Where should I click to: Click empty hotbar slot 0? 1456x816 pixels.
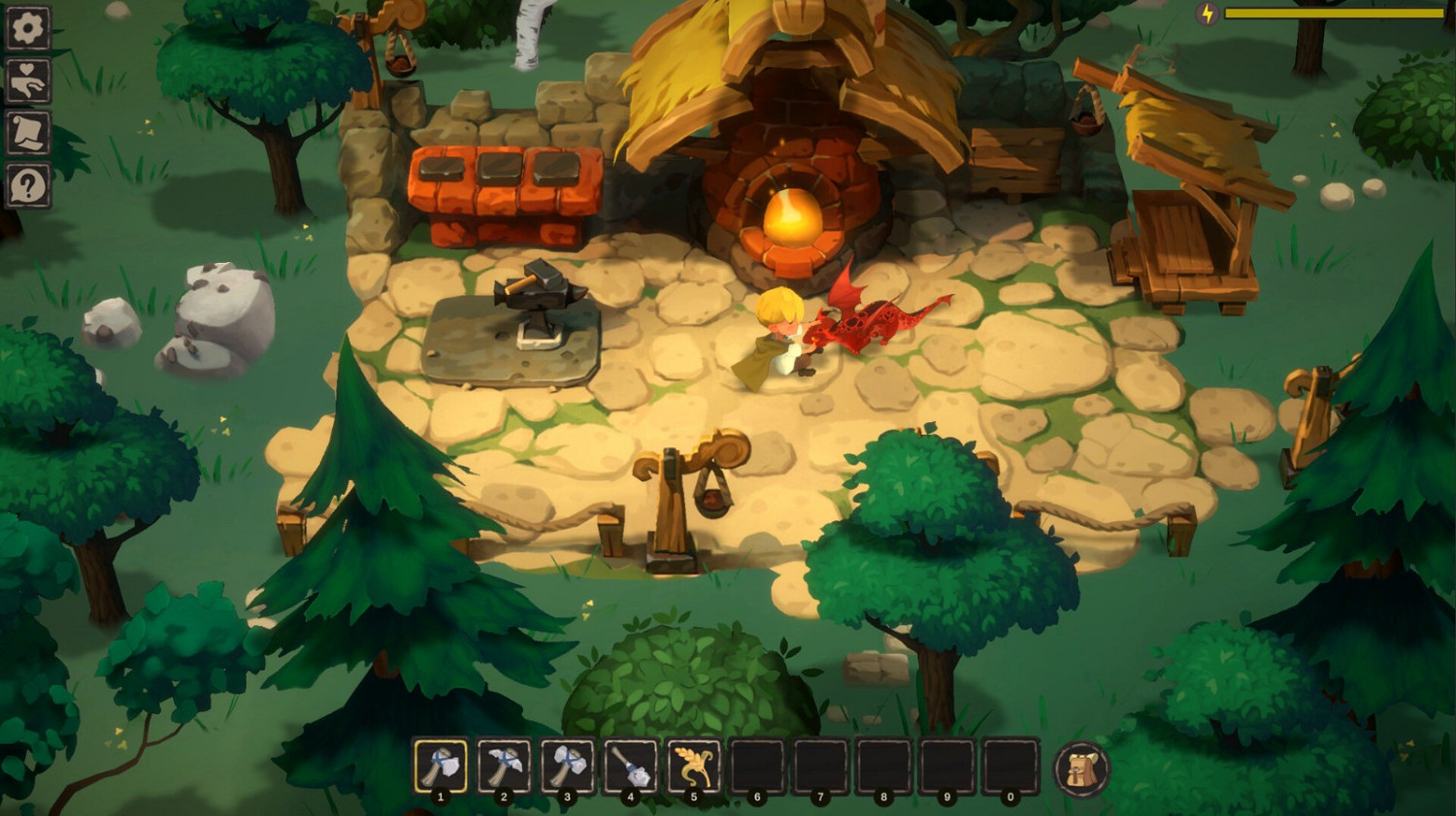click(x=1009, y=767)
